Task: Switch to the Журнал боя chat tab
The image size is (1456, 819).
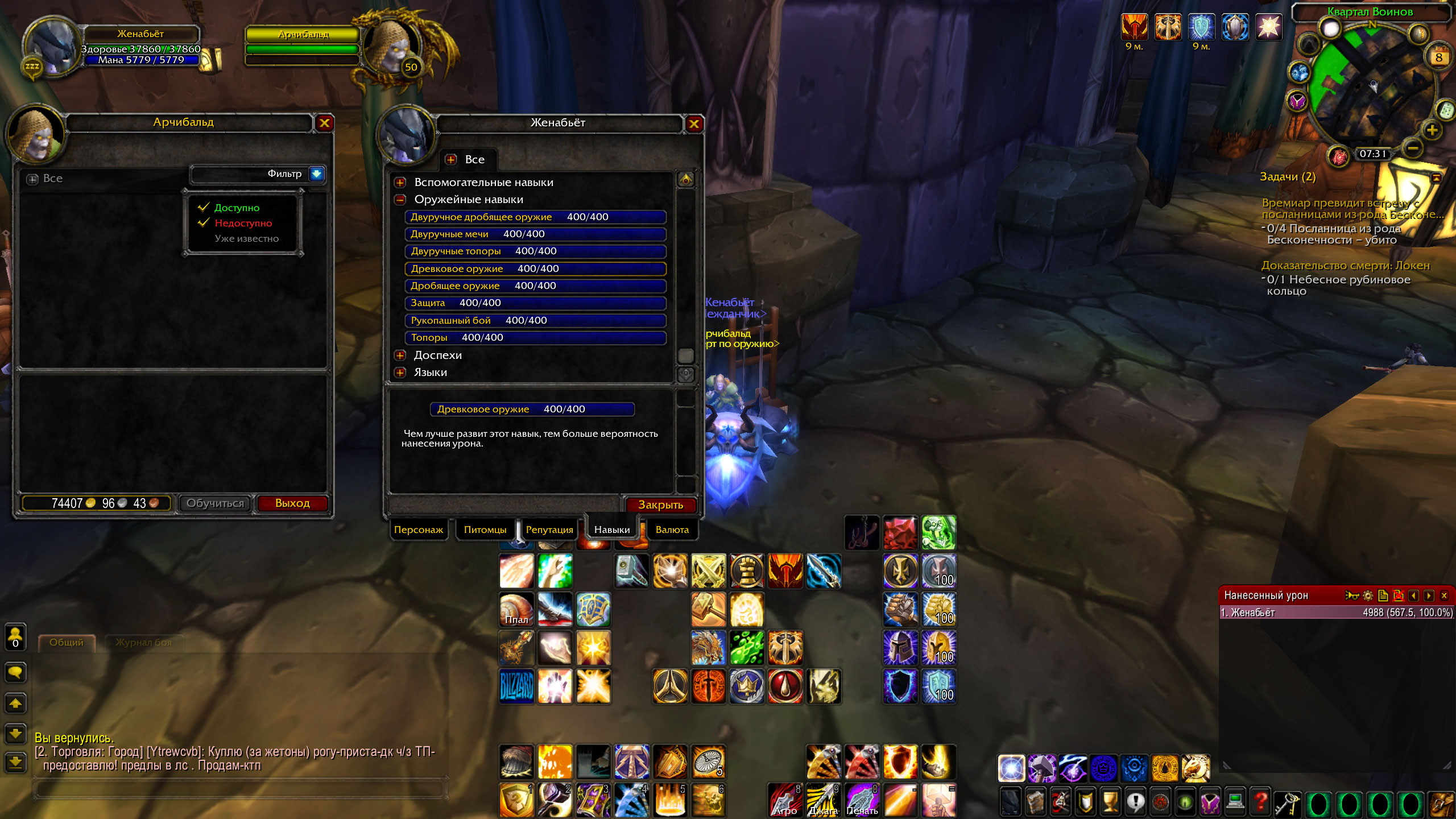Action: [x=143, y=643]
